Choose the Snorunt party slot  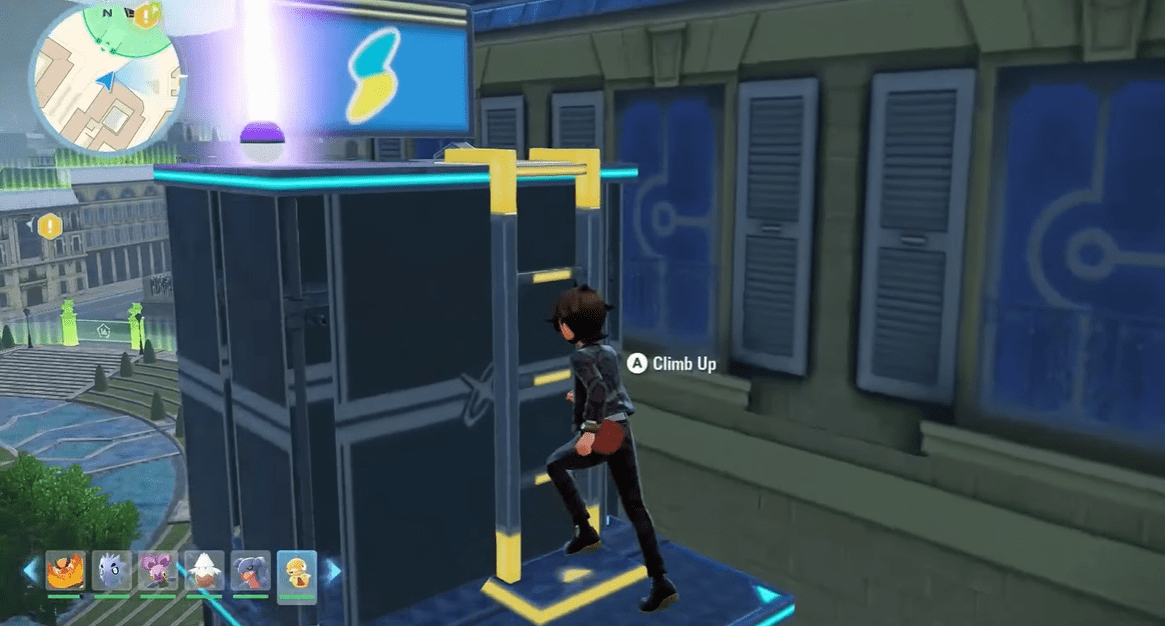point(205,571)
